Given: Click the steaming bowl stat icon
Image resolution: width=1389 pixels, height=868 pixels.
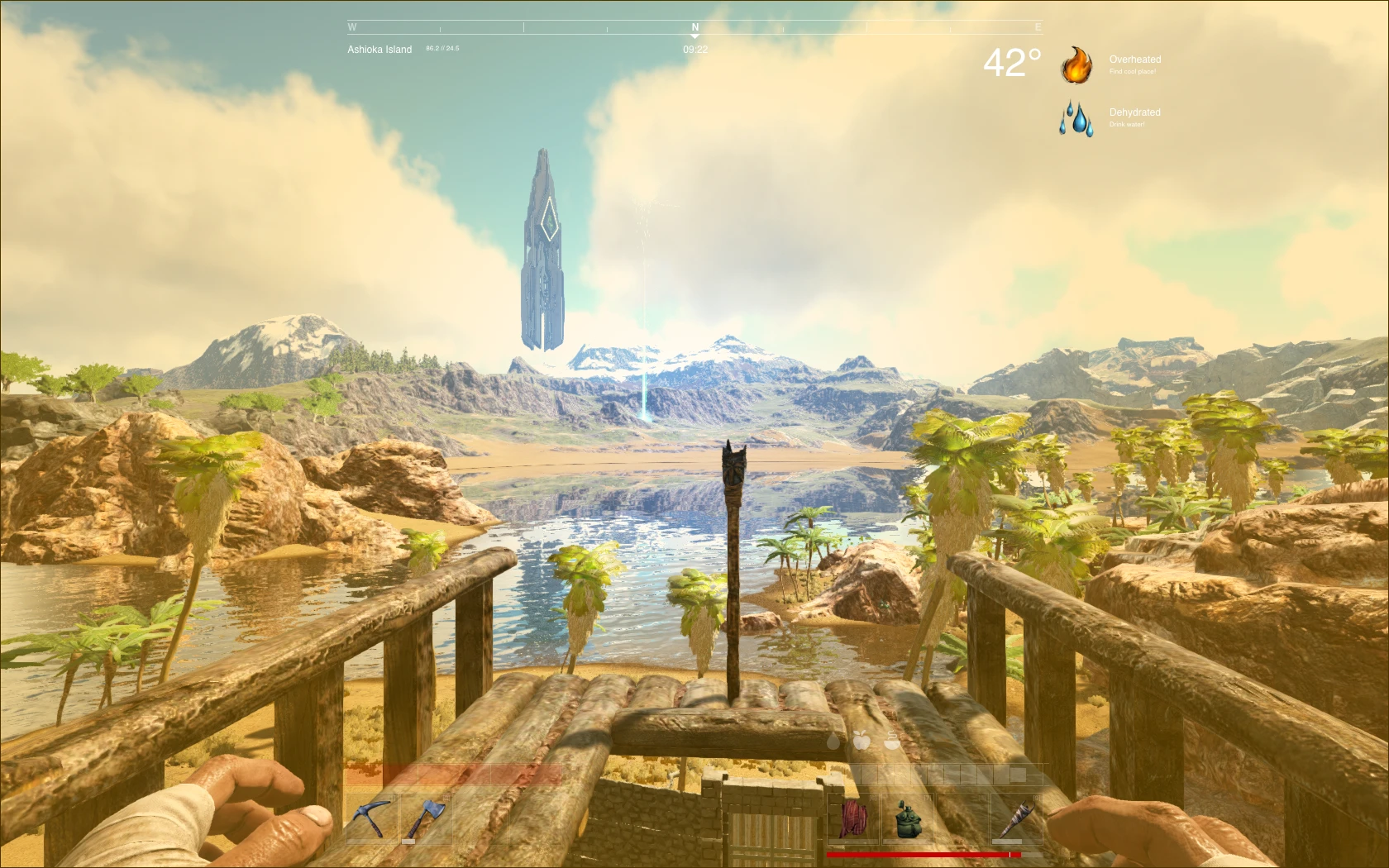Looking at the screenshot, I should coord(891,741).
